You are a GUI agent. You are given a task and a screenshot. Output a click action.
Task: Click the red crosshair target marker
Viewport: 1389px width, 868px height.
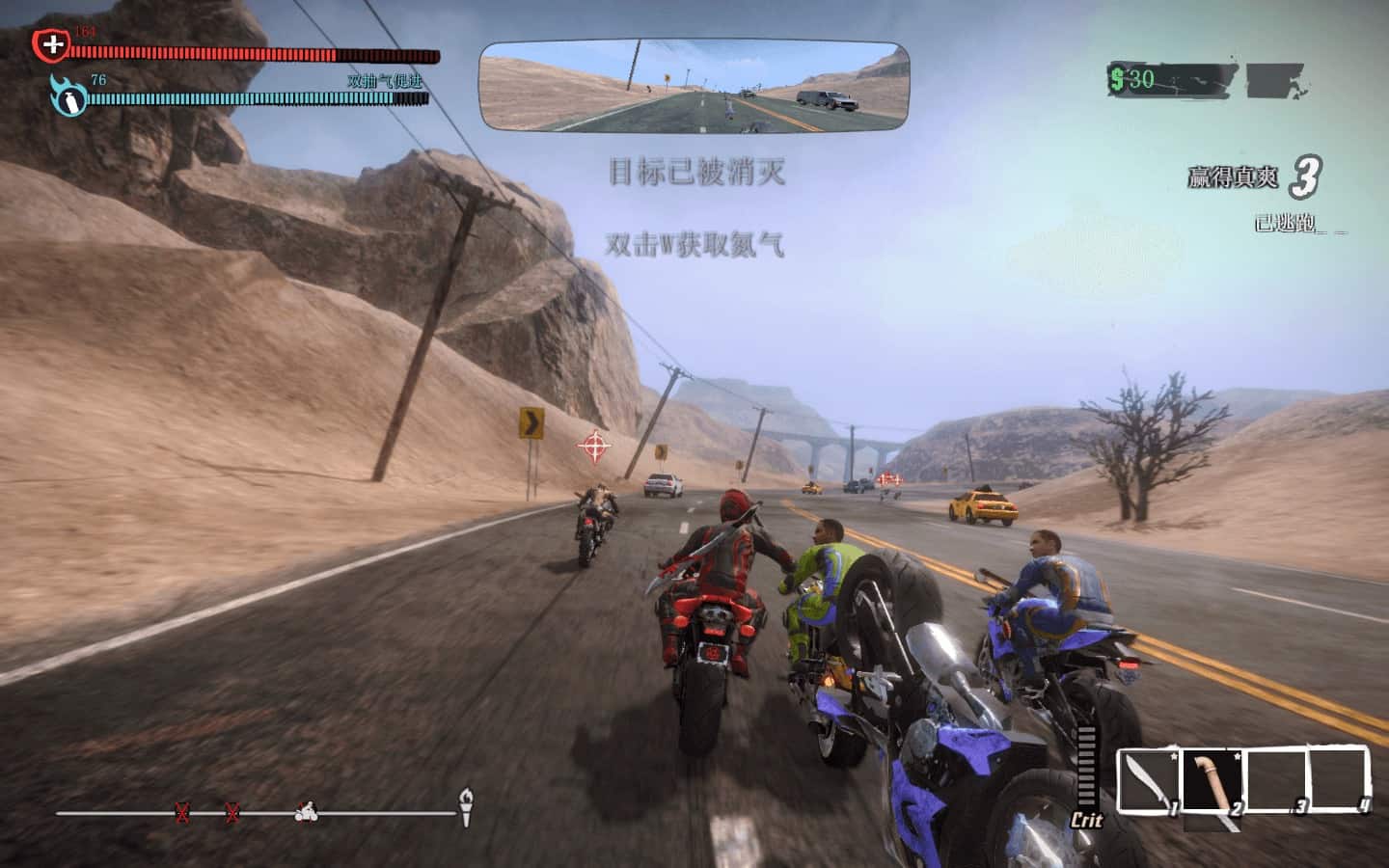point(594,446)
